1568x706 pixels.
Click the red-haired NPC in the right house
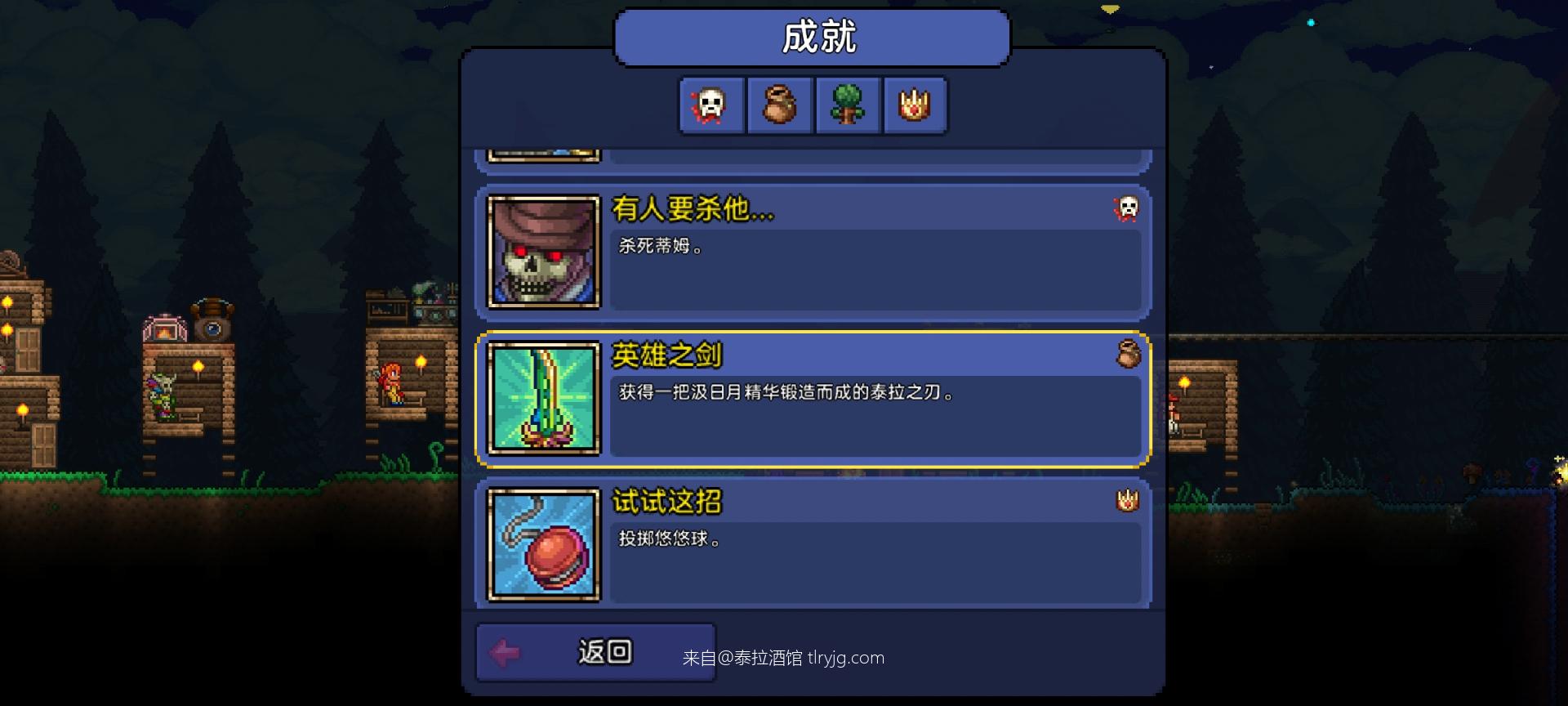[x=1173, y=413]
